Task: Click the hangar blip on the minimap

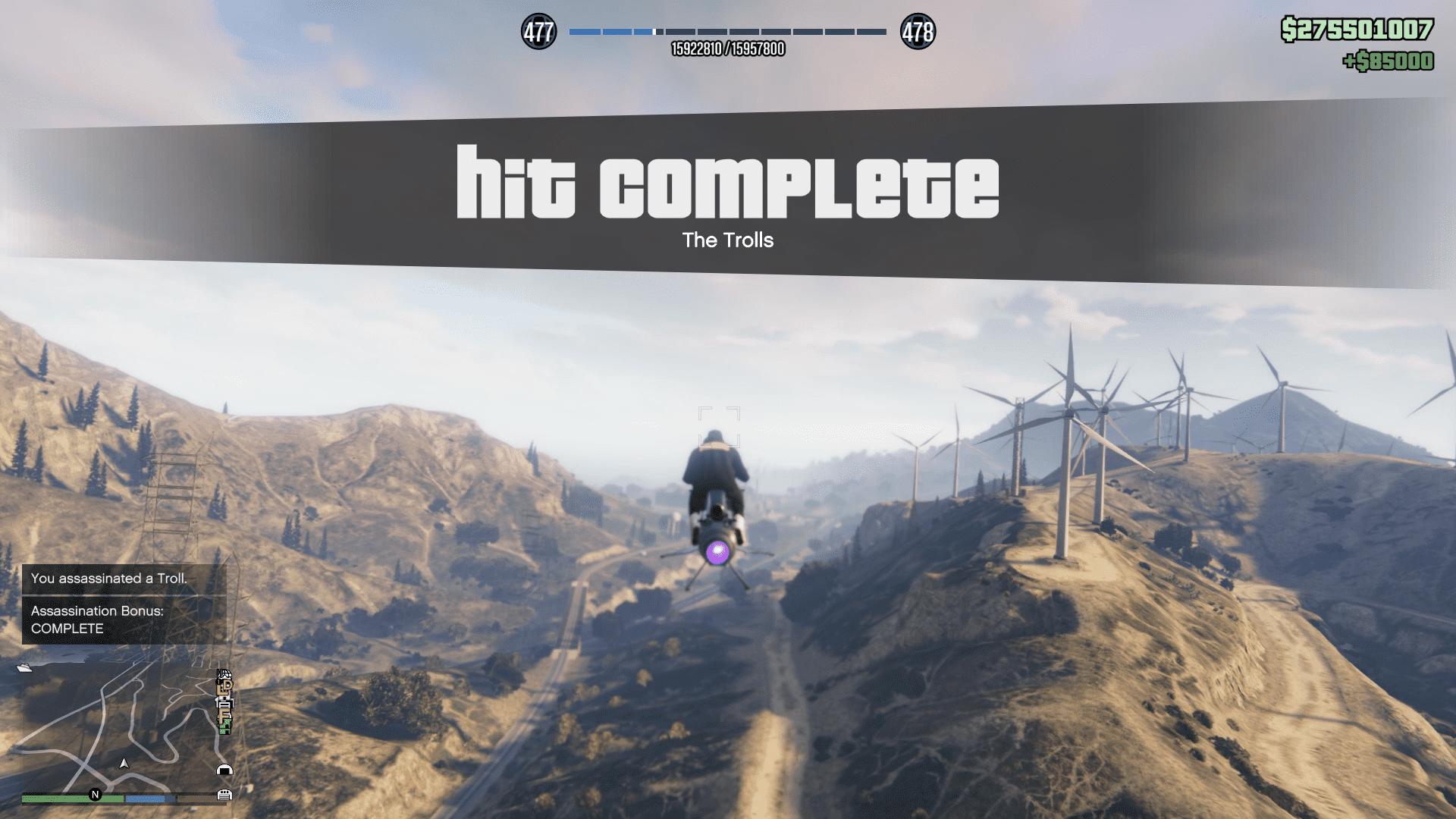Action: (x=224, y=770)
